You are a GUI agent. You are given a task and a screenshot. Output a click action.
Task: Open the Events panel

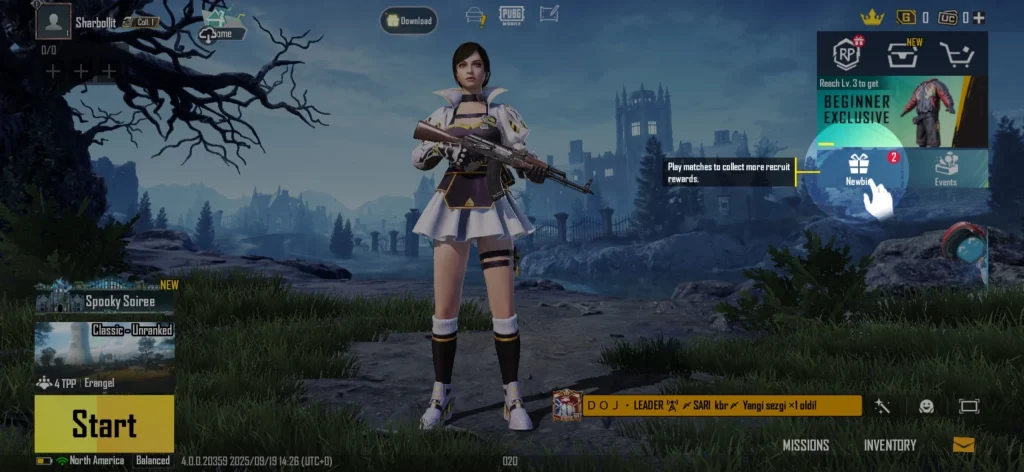click(946, 168)
